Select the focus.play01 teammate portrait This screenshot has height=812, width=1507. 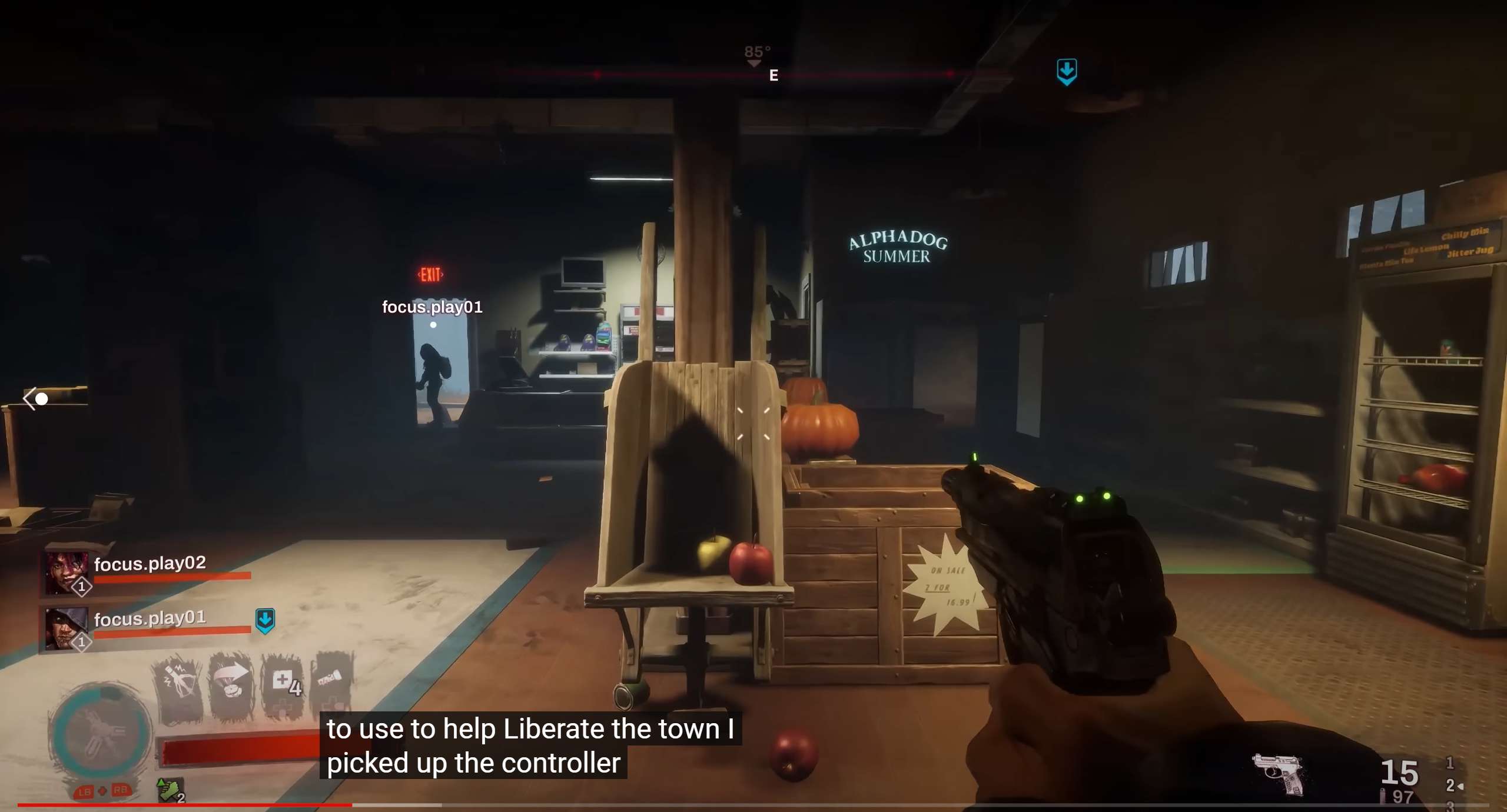[x=65, y=628]
